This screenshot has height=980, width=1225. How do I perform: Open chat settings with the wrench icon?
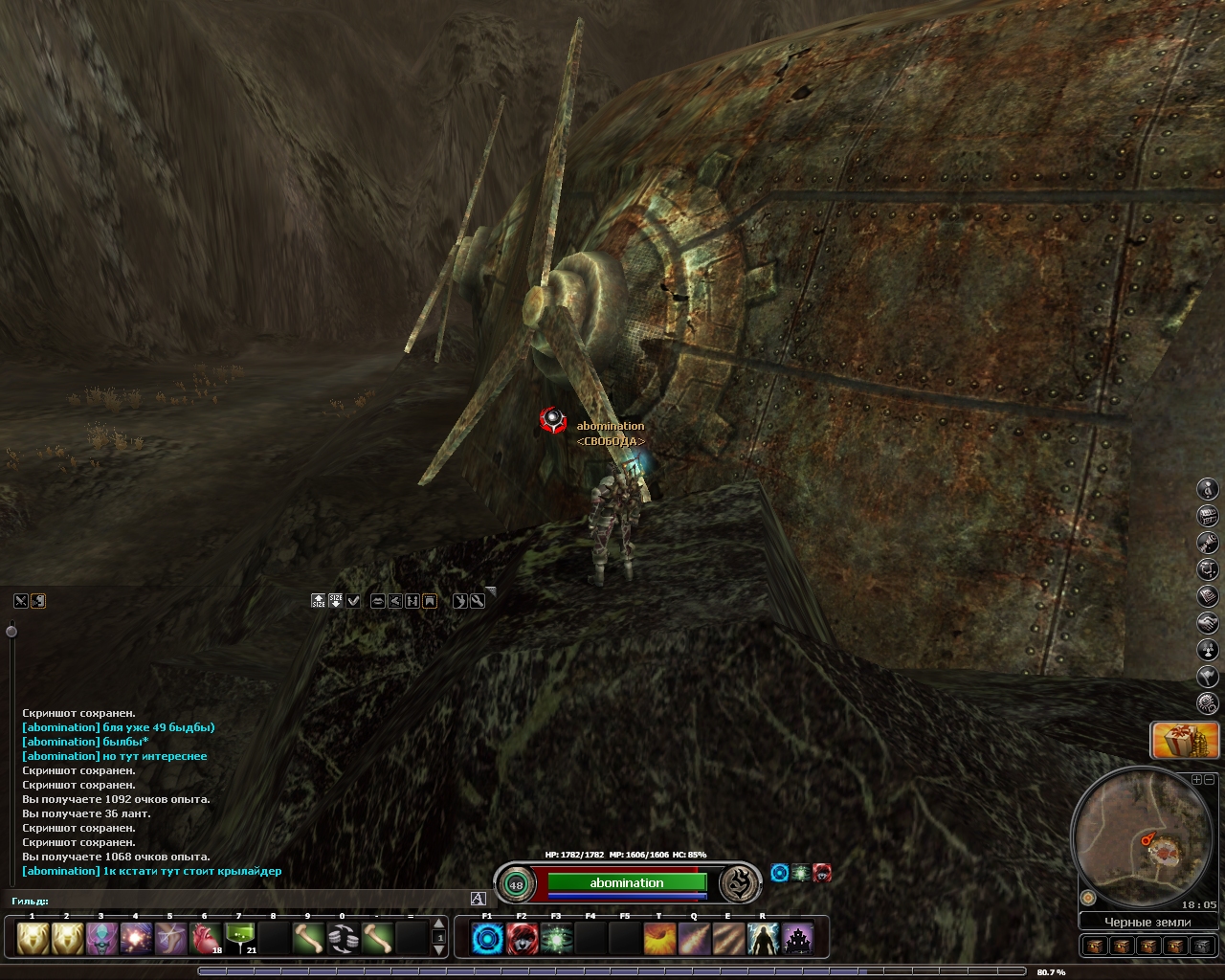(478, 601)
